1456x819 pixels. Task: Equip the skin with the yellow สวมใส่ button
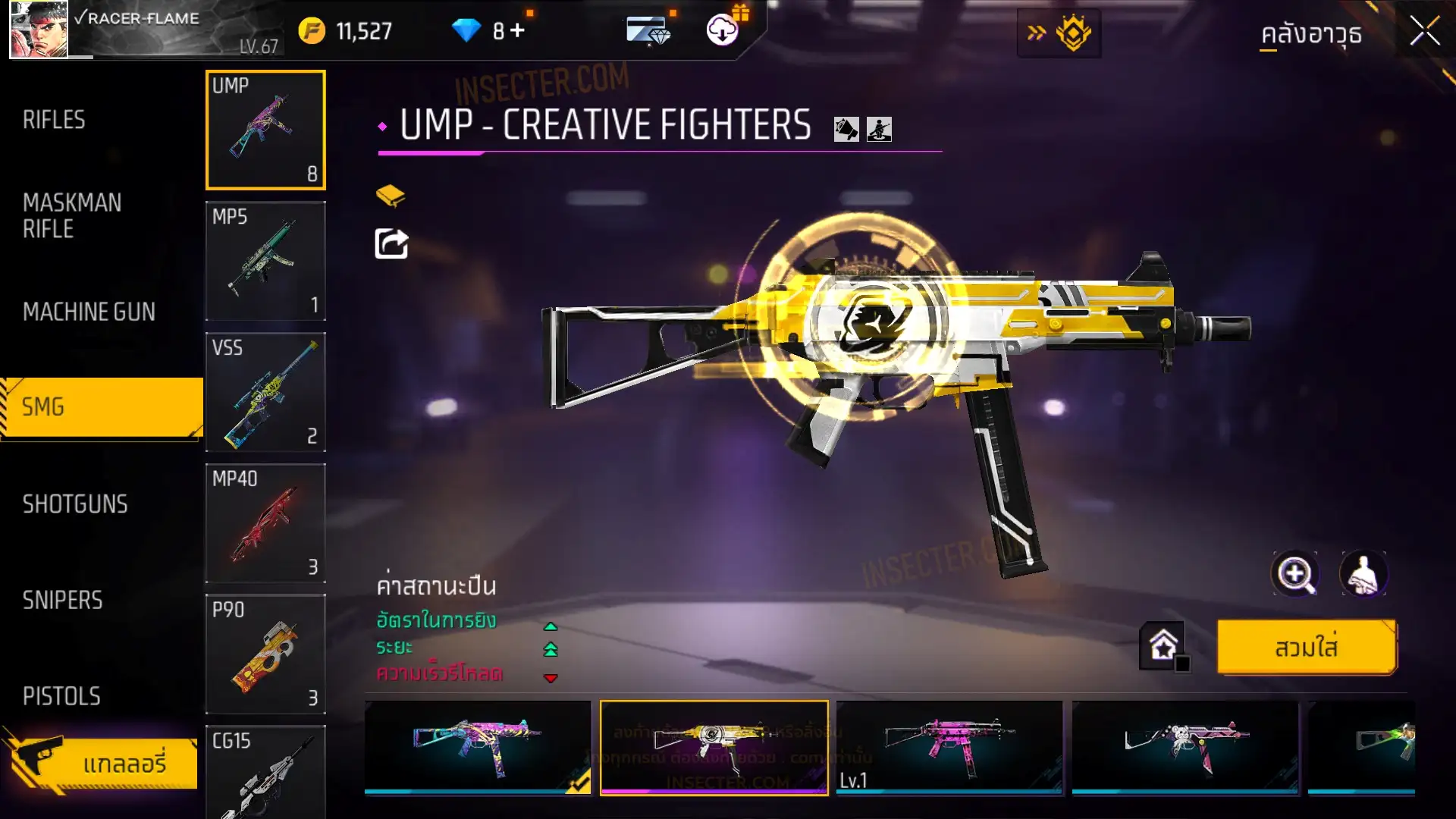point(1306,648)
